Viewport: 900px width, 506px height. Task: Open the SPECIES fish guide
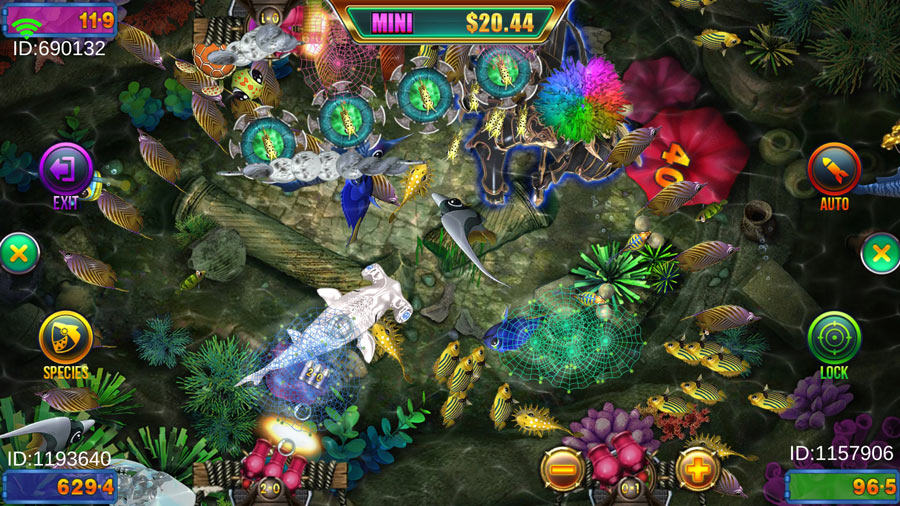66,339
